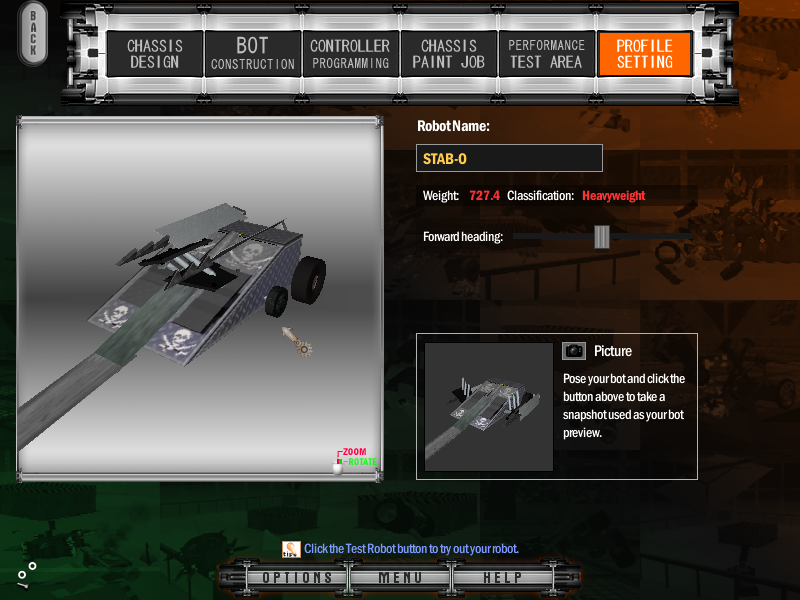Switch to the Chassis Design tab
The height and width of the screenshot is (600, 800).
[x=153, y=54]
